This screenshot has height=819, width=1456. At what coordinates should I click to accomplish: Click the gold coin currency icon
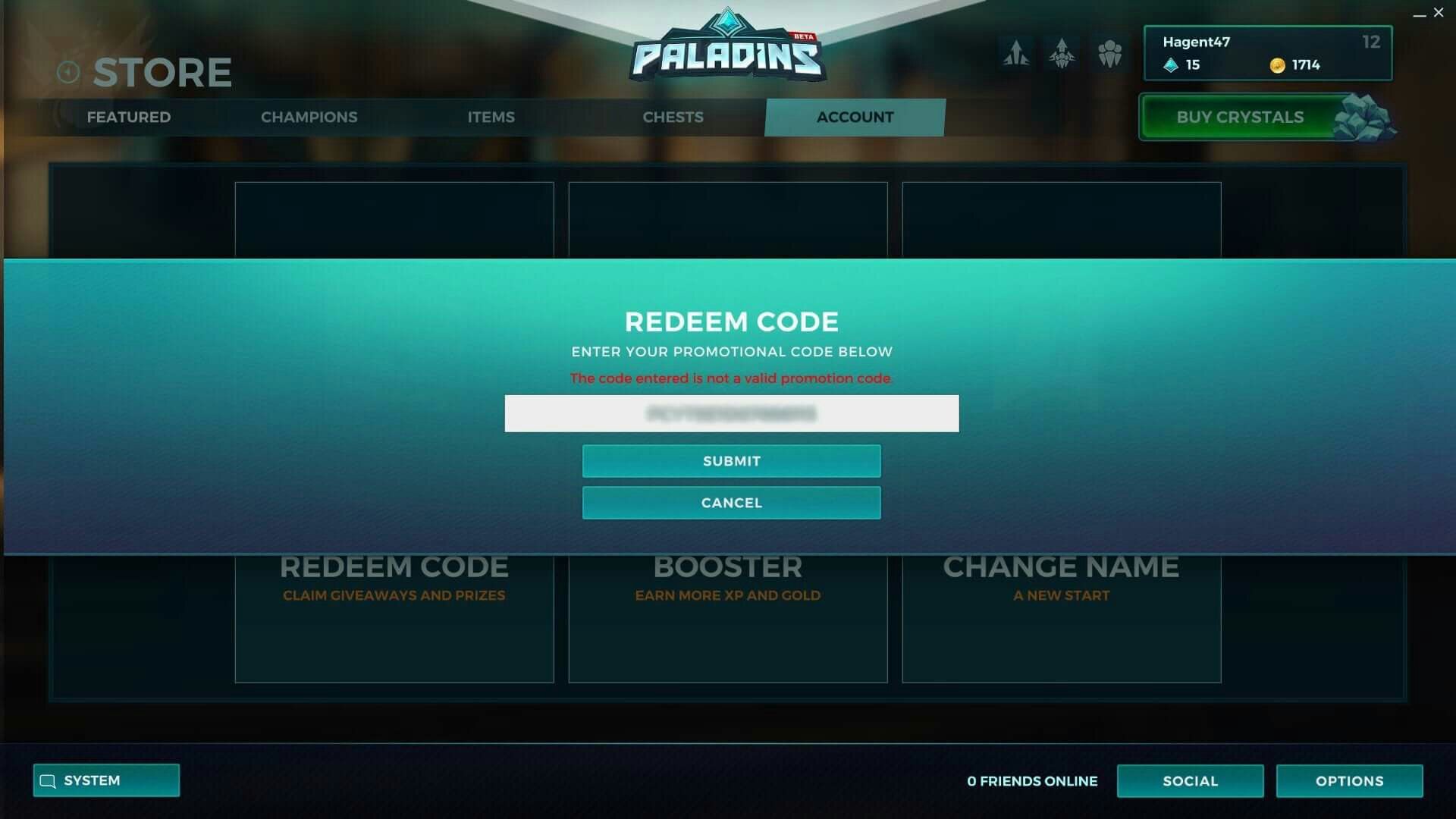click(x=1277, y=65)
